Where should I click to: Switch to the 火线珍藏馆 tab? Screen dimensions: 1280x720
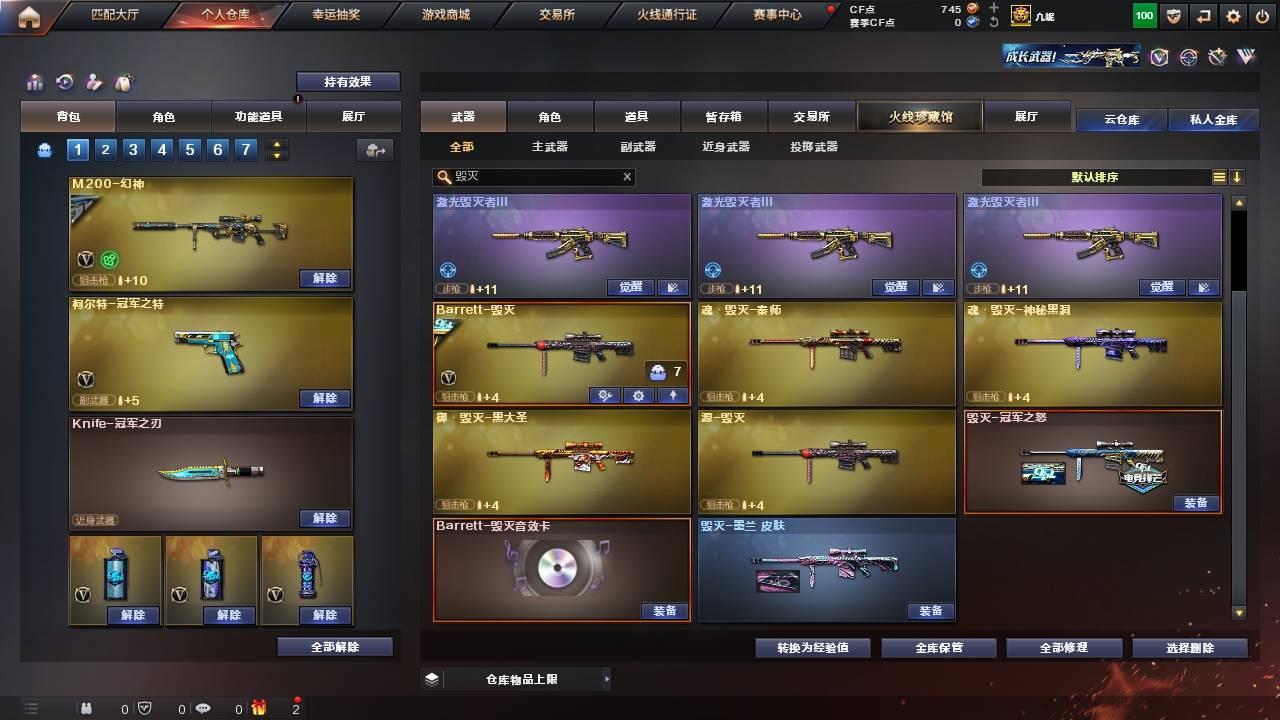[919, 116]
